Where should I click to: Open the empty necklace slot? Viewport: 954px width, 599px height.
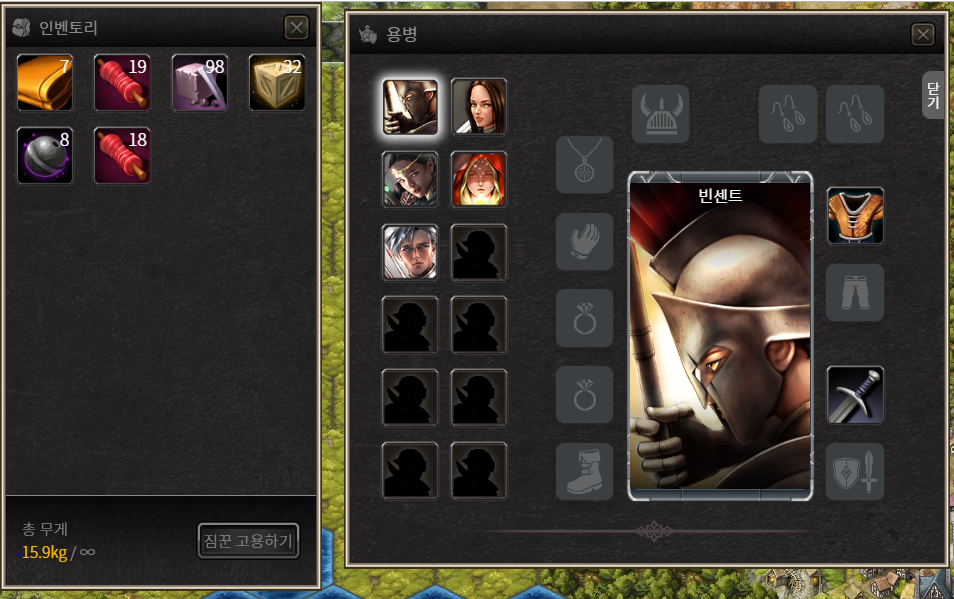pos(584,165)
